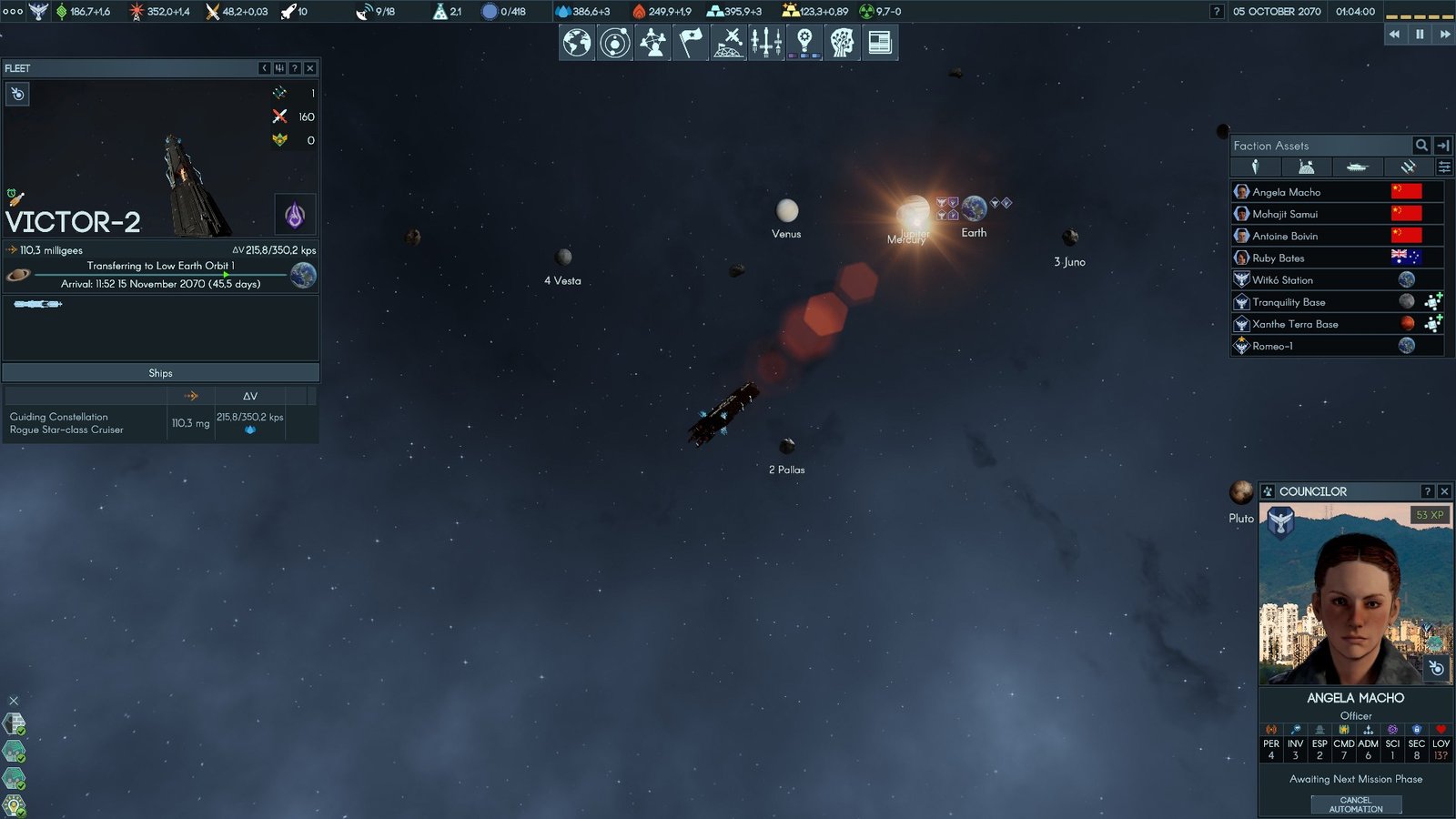1456x819 pixels.
Task: Open the council network screen
Action: 652,43
